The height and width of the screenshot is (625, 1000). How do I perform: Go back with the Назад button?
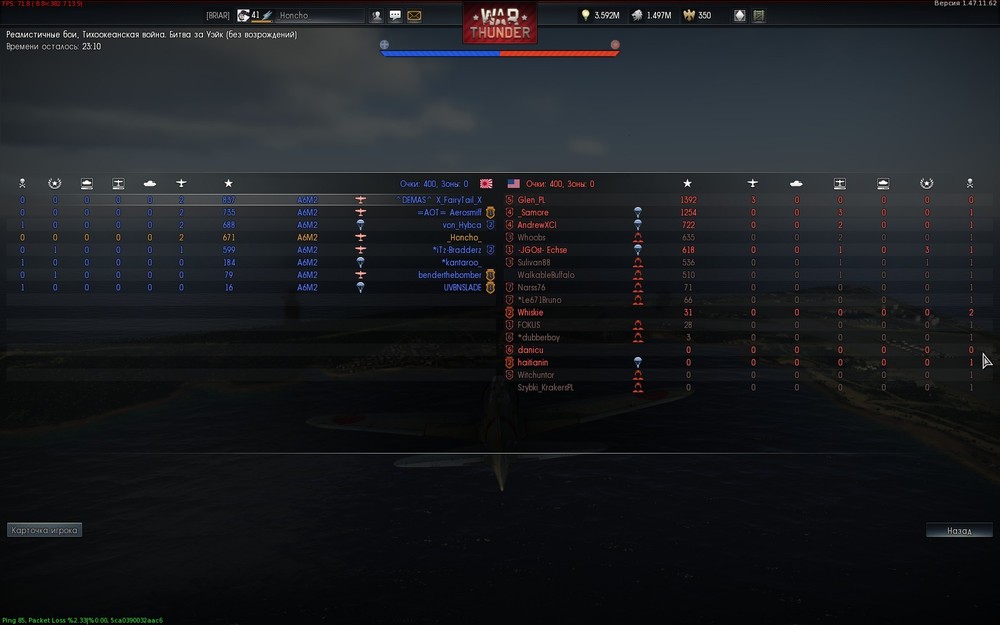pos(958,530)
